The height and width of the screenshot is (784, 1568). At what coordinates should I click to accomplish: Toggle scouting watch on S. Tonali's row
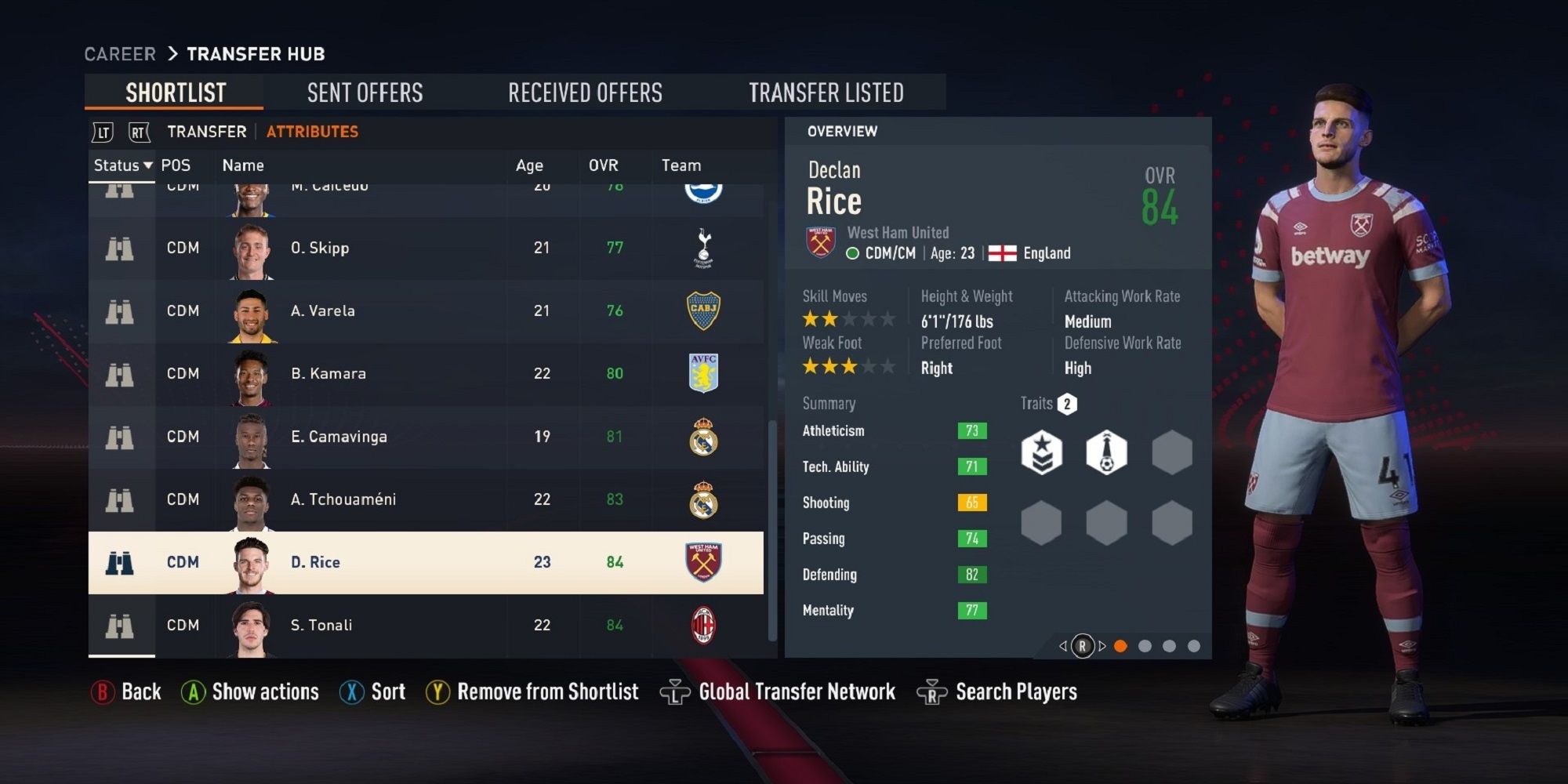[x=119, y=625]
